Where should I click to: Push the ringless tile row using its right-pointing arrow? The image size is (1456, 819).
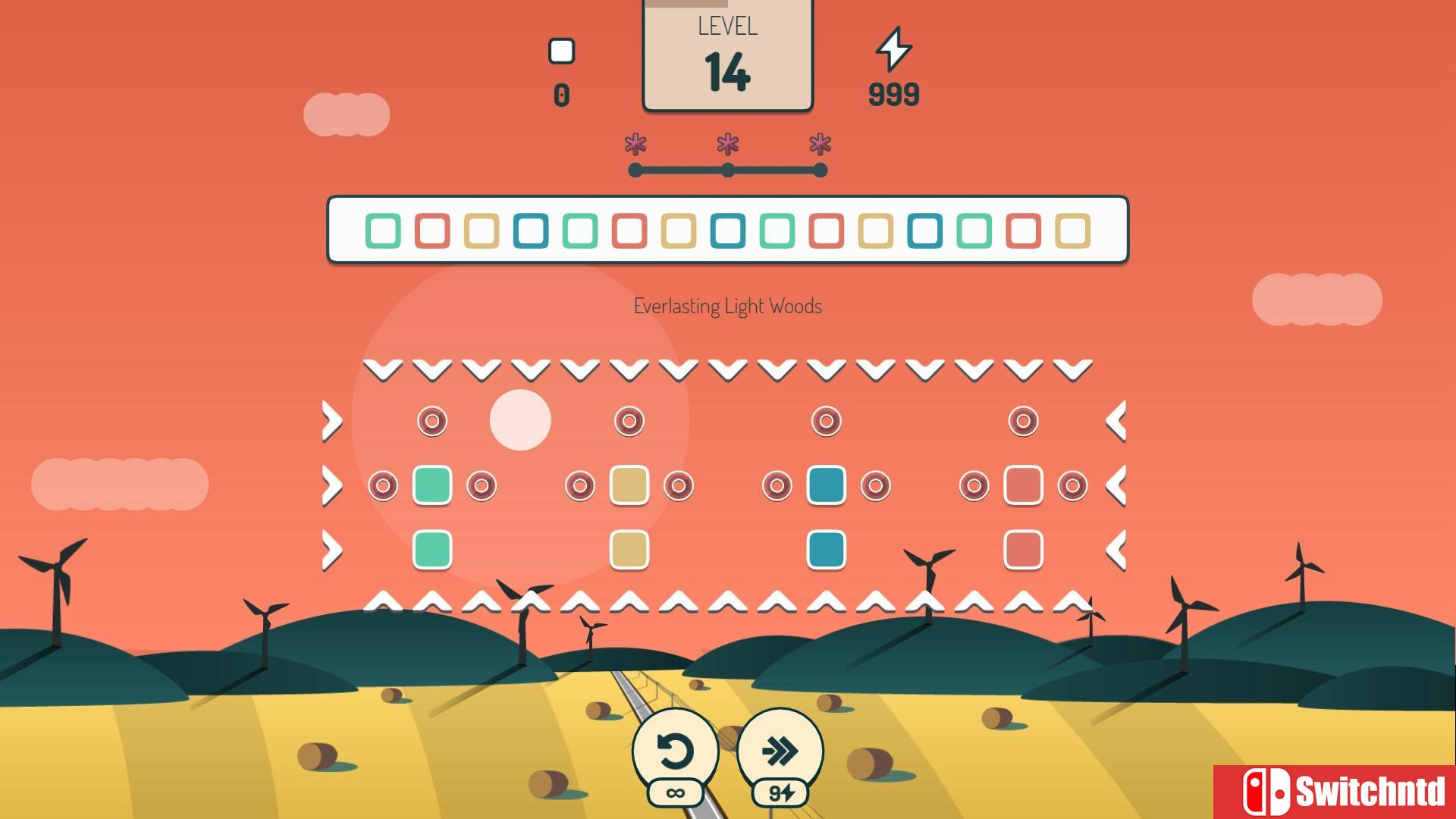(x=332, y=550)
